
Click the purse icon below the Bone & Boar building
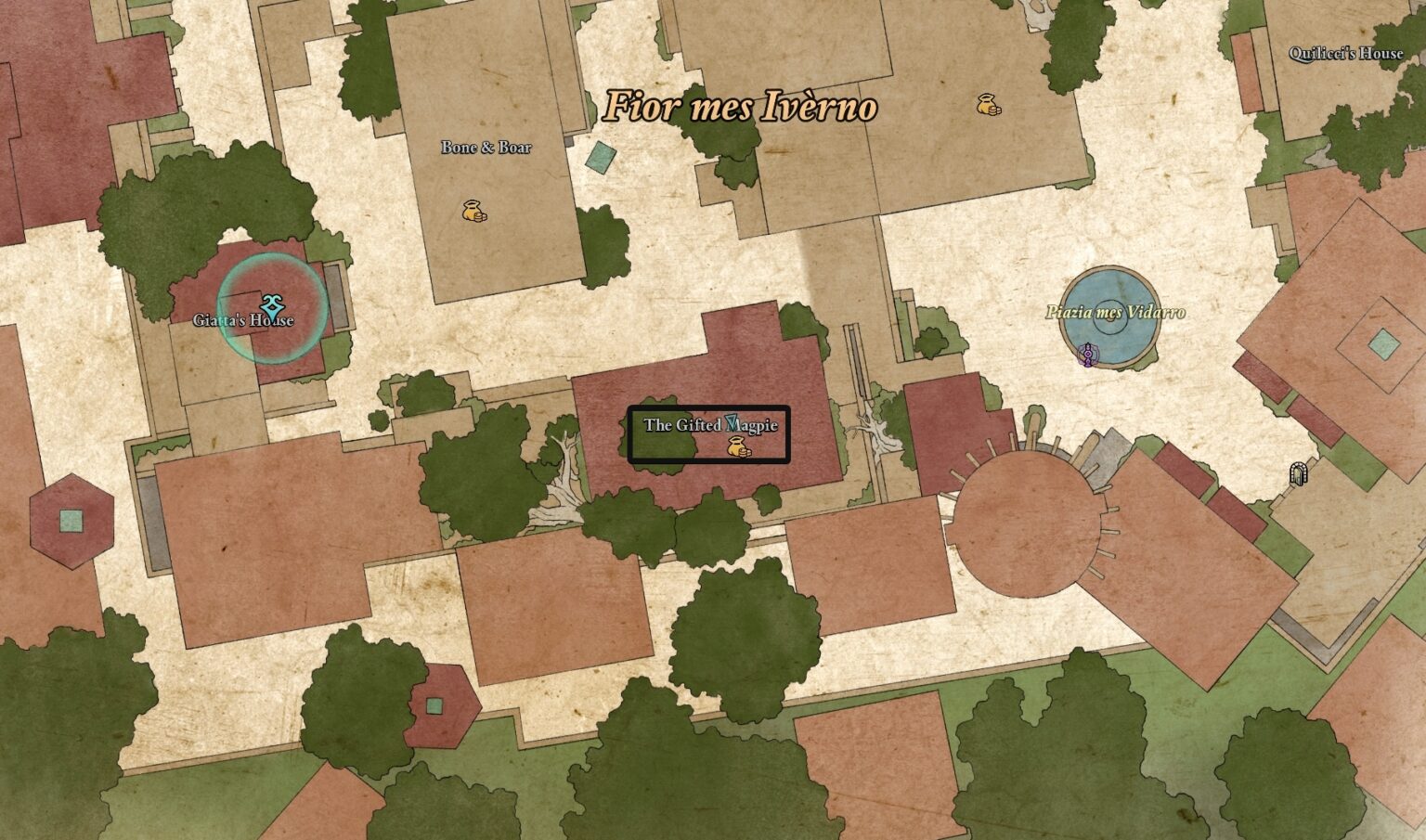point(473,212)
